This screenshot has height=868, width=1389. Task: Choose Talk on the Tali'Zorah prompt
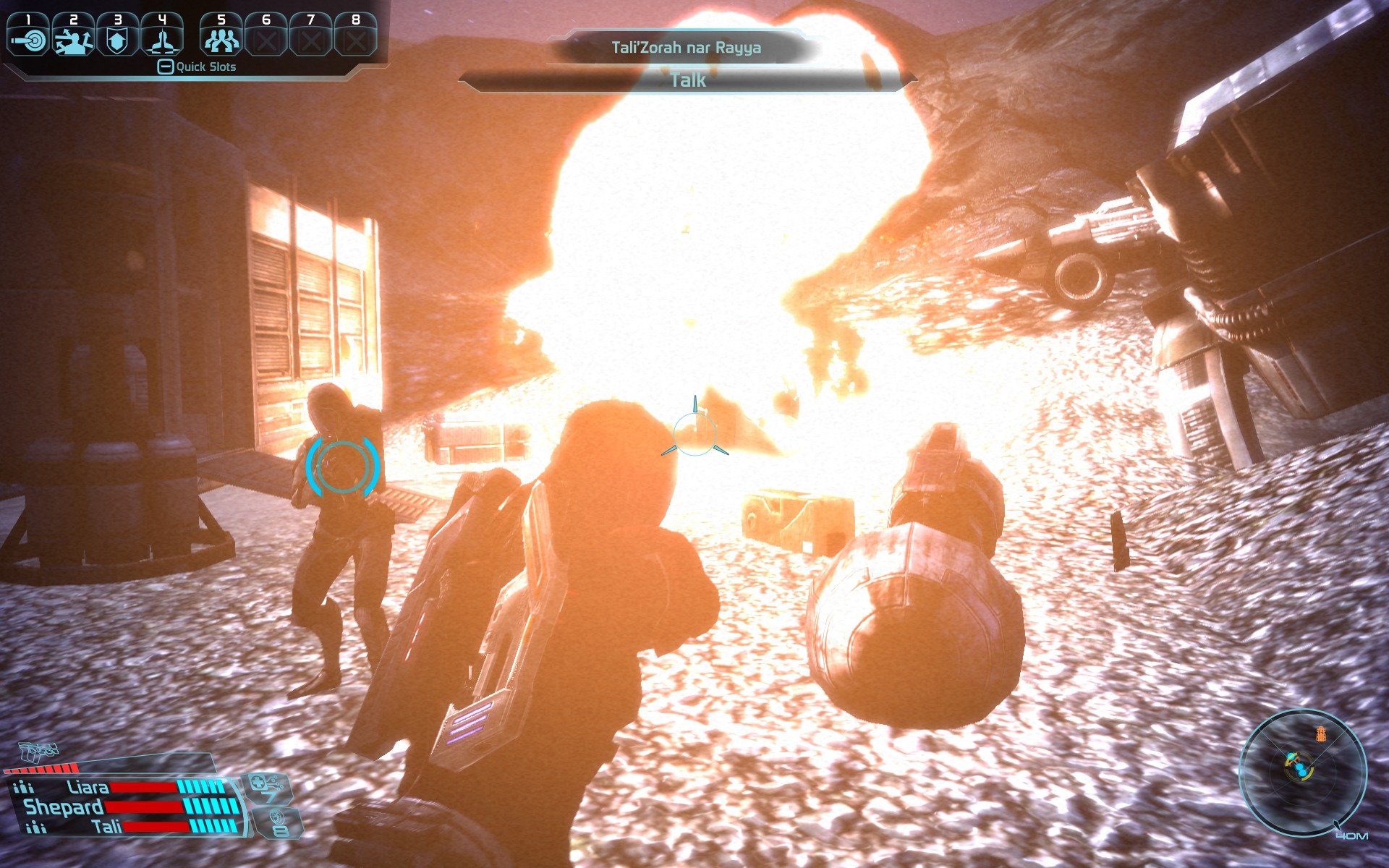(x=687, y=80)
